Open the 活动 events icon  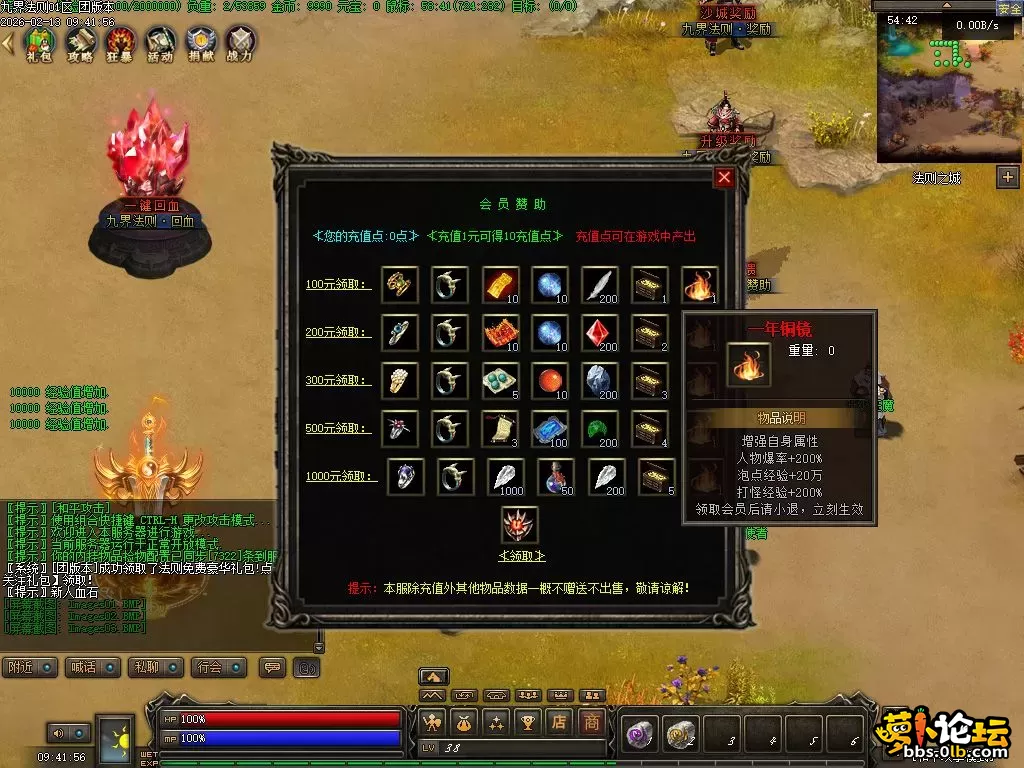(x=160, y=43)
